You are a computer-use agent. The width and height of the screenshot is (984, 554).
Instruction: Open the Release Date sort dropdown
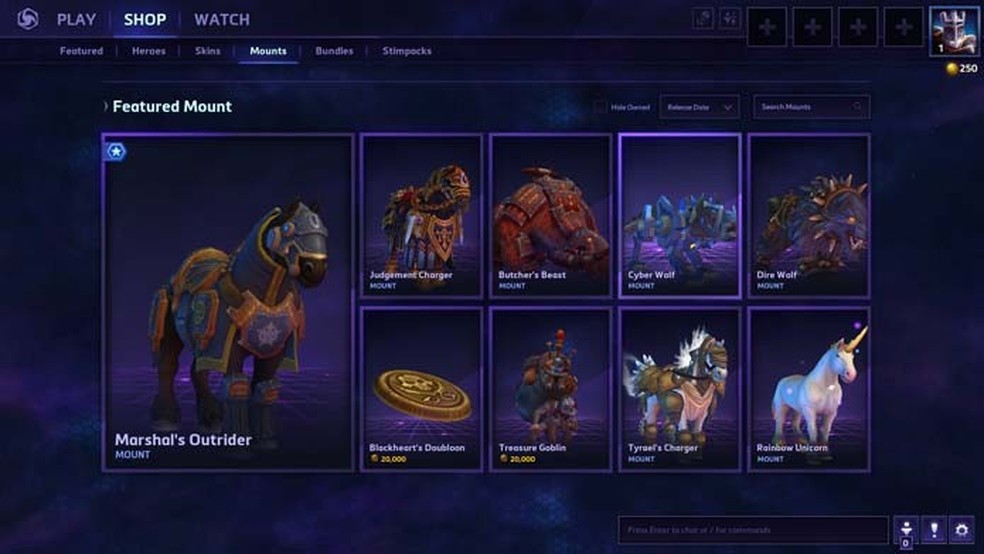699,107
